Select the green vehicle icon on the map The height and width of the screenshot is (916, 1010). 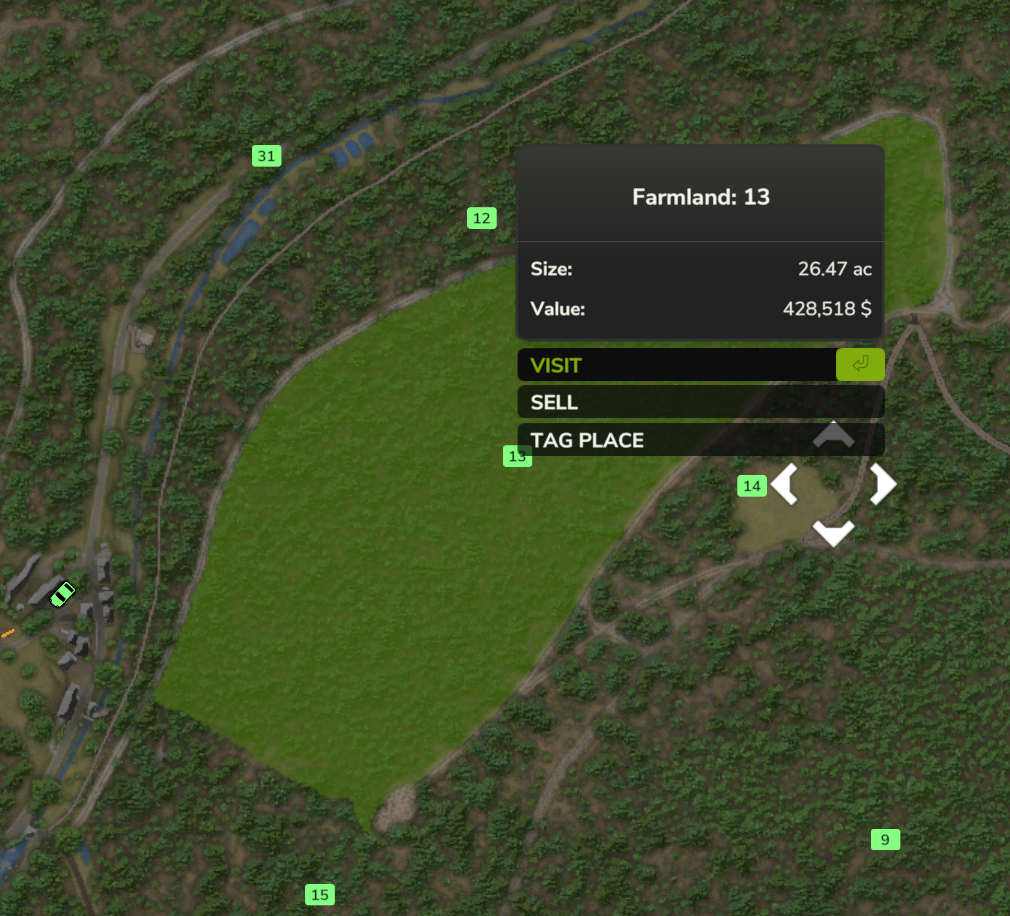tap(62, 594)
